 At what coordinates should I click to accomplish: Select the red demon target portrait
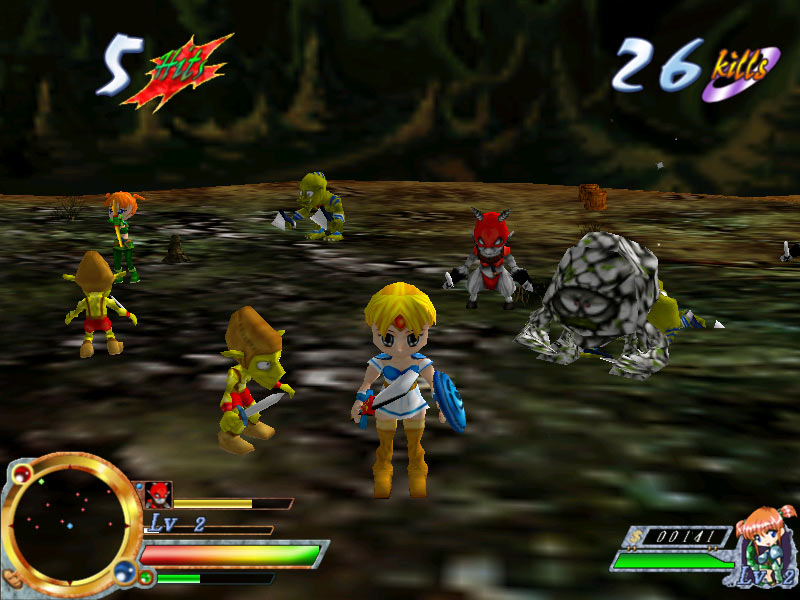point(158,494)
